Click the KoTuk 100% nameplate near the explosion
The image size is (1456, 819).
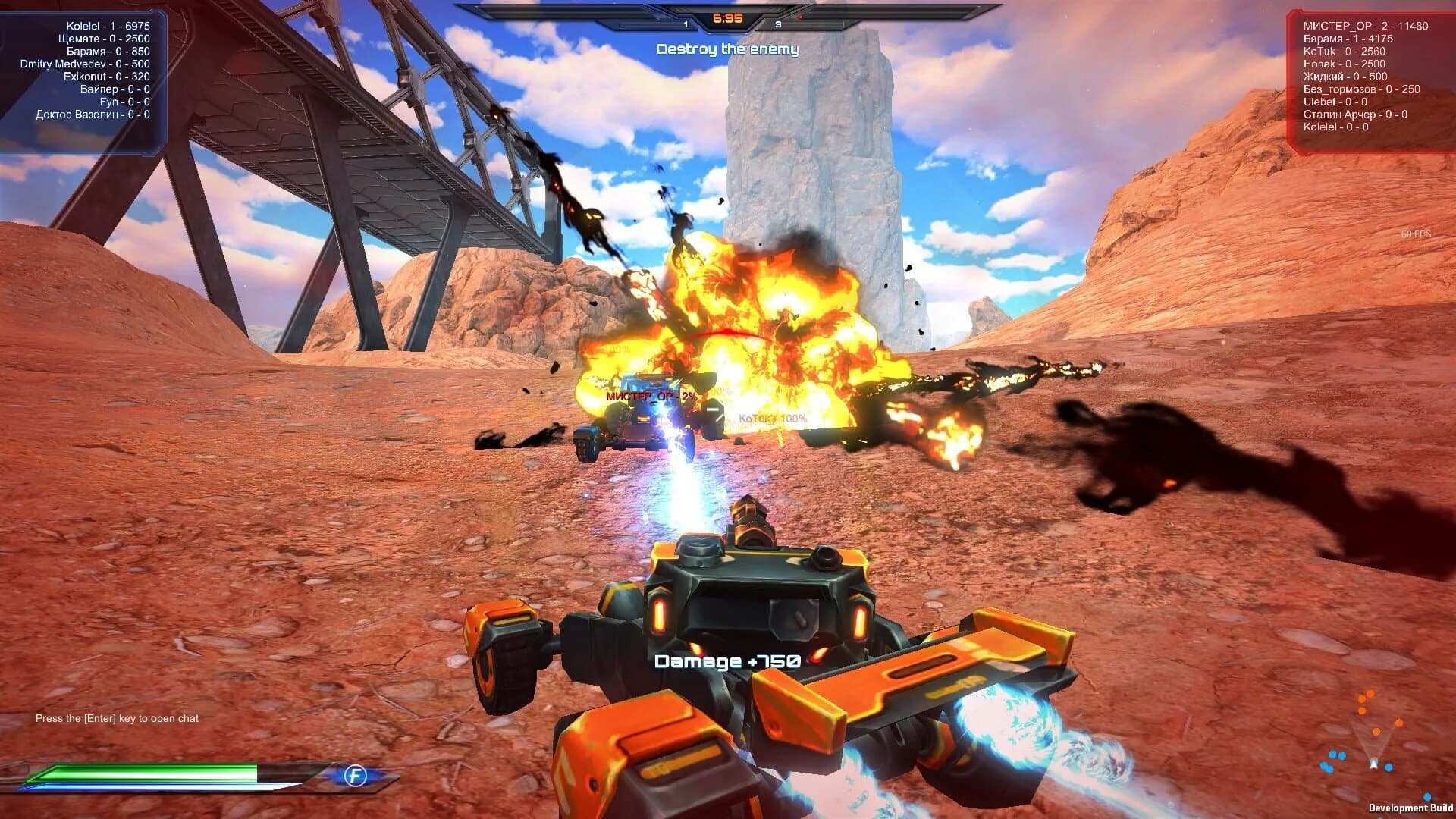click(772, 418)
